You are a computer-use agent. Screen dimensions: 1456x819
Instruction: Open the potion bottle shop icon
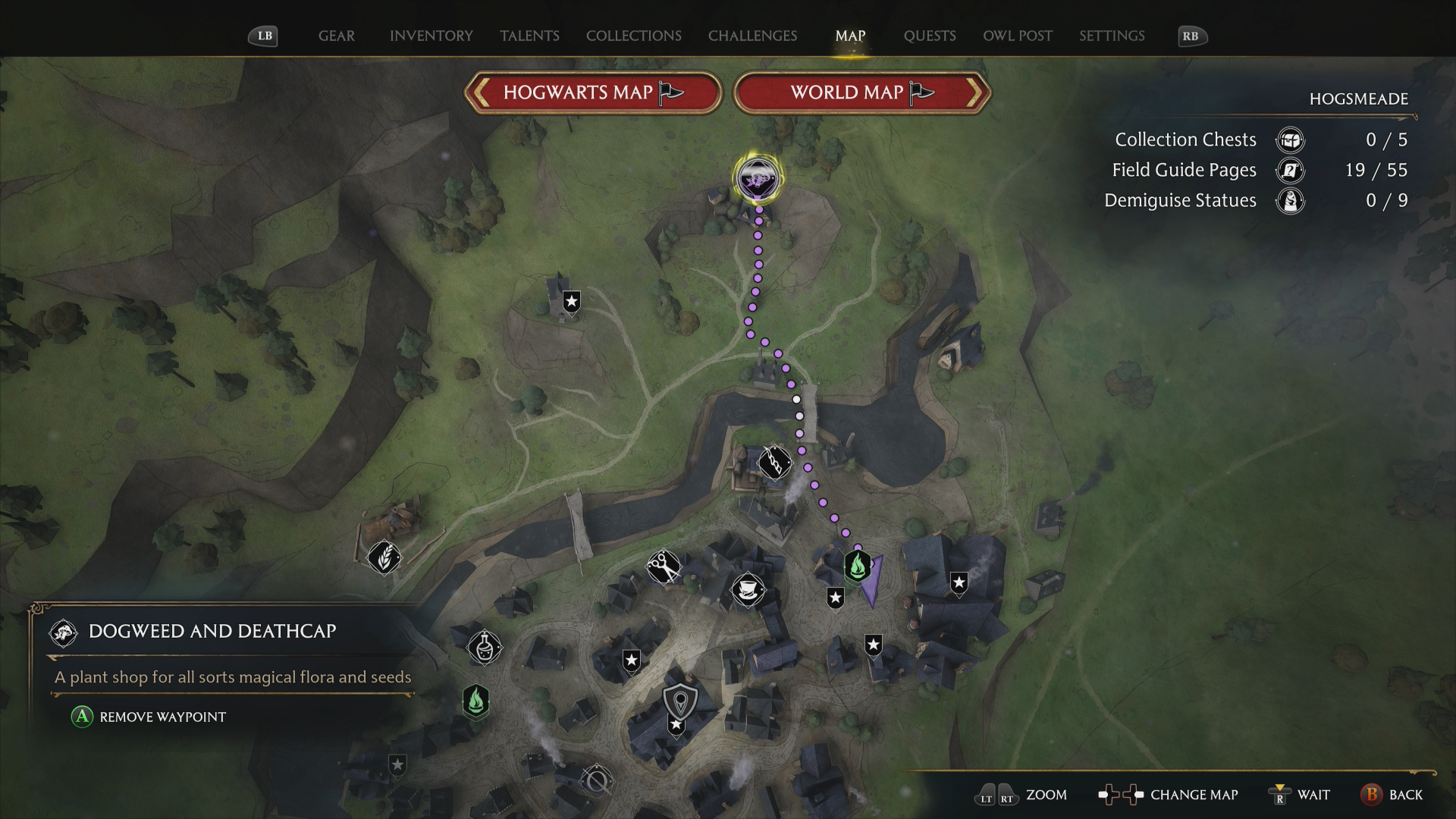[484, 646]
